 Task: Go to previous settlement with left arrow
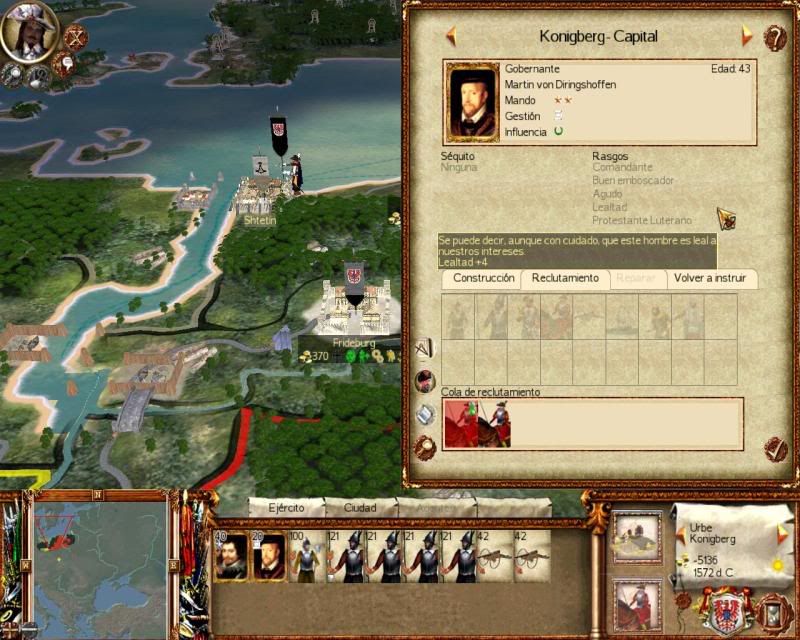pyautogui.click(x=451, y=36)
